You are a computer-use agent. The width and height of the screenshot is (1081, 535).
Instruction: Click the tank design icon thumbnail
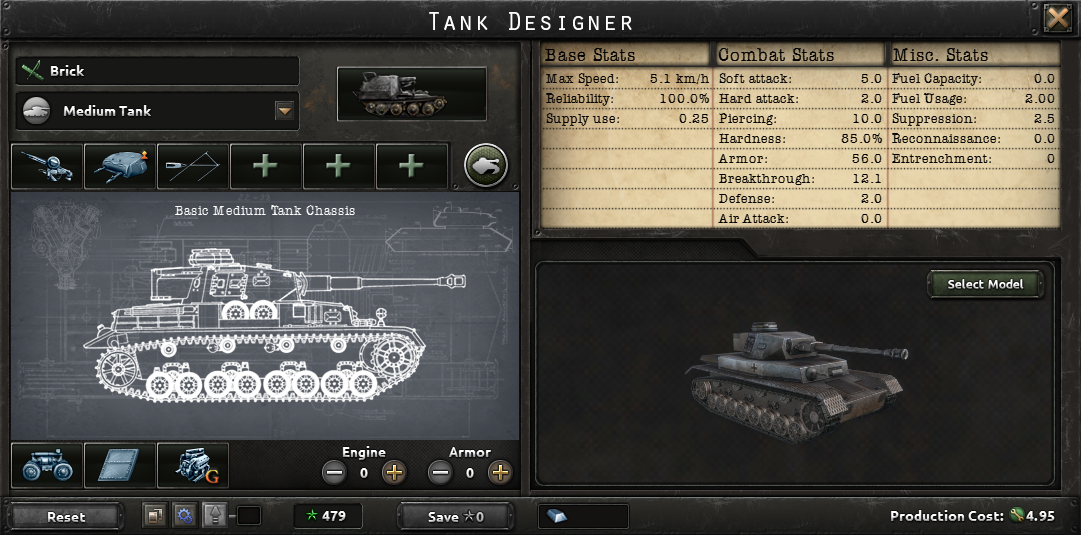pos(411,94)
